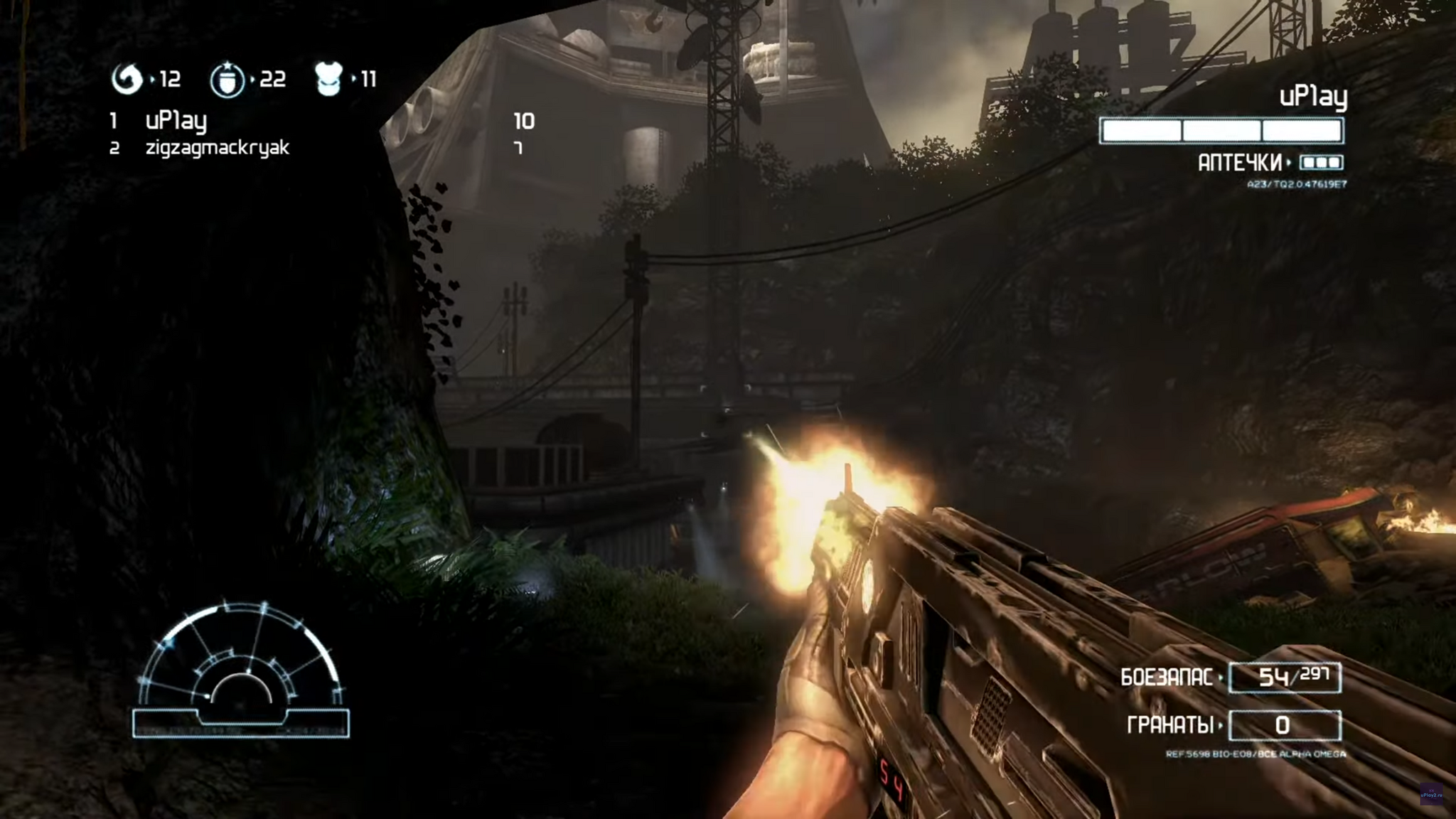Click the uPlay2.ru watermark logo

(1430, 793)
